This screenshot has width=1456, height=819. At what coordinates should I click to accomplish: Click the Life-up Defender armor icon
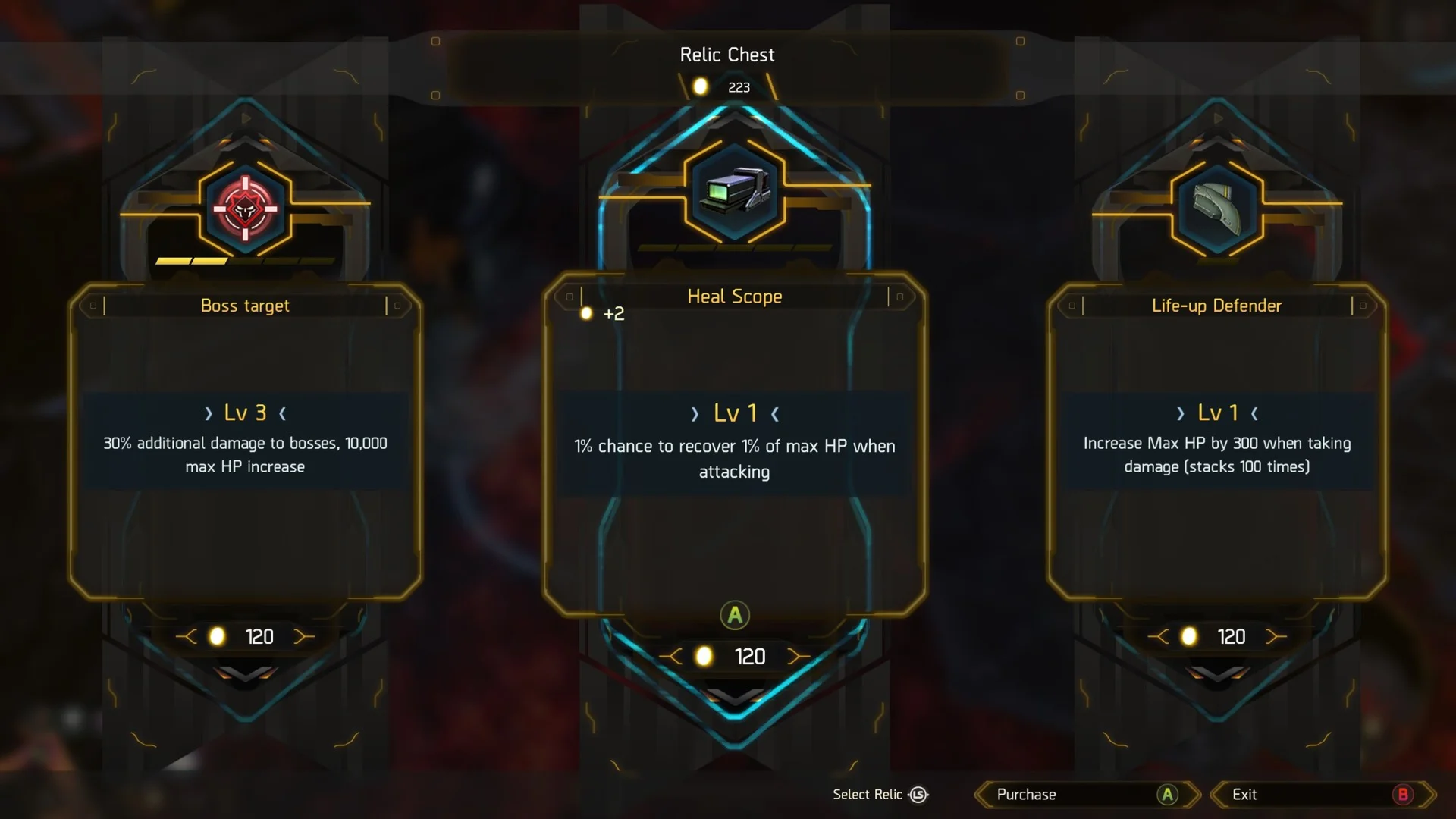pos(1216,208)
